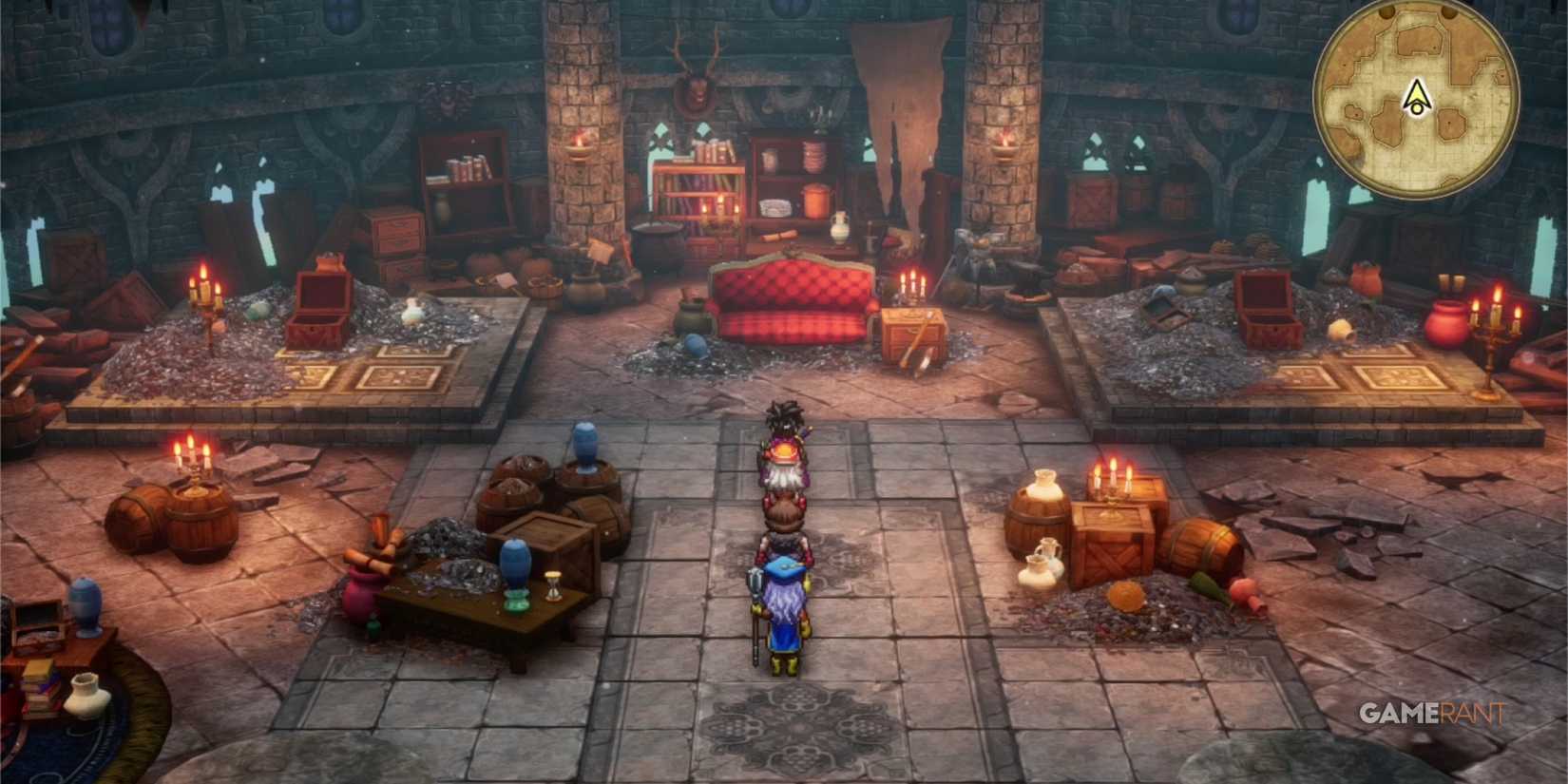Click the candle sconce on the left stone pillar
1568x784 pixels.
coord(577,147)
